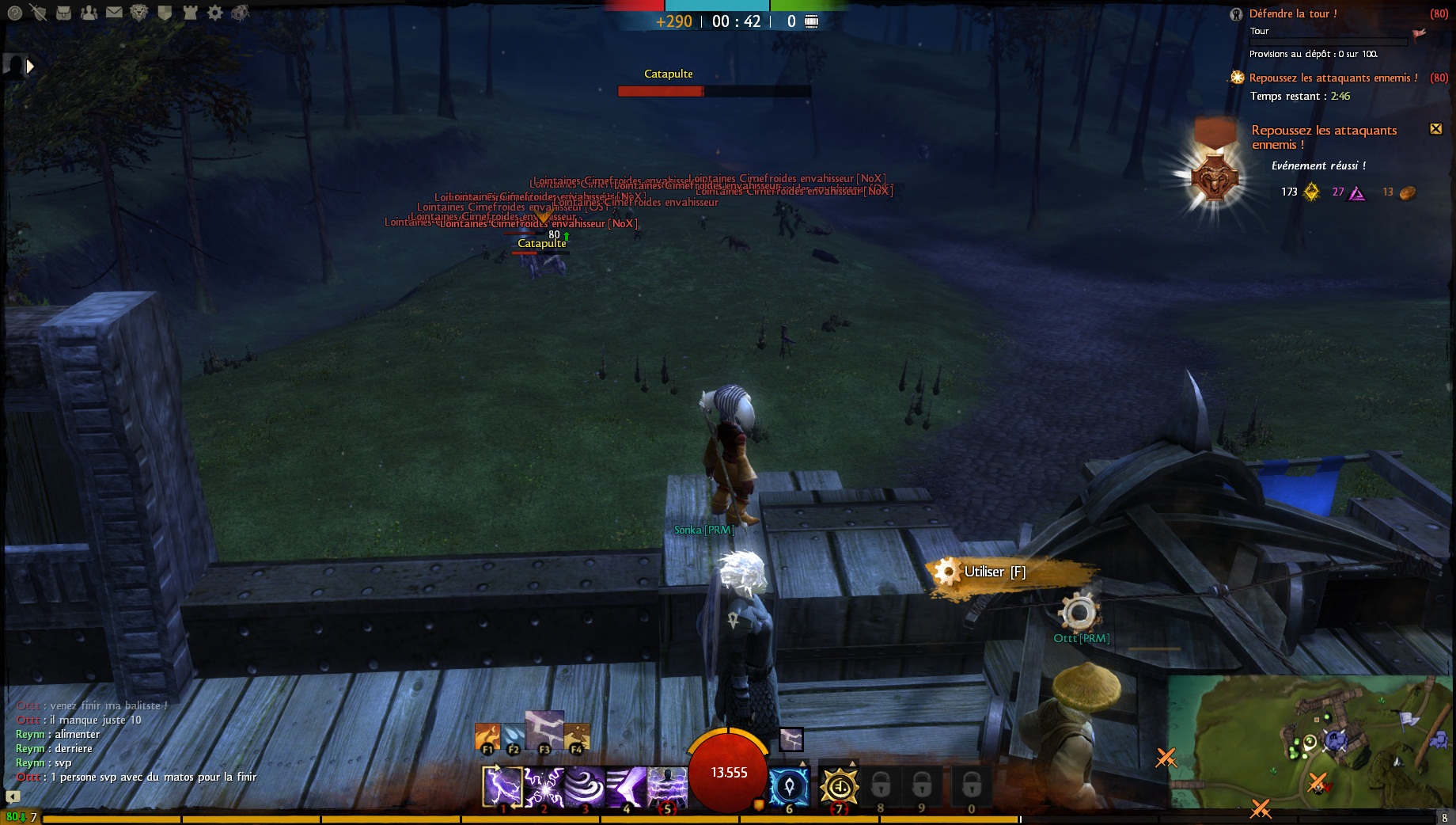The width and height of the screenshot is (1456, 825).
Task: Close the 'Evénement réussi' reward notification
Action: tap(1435, 129)
